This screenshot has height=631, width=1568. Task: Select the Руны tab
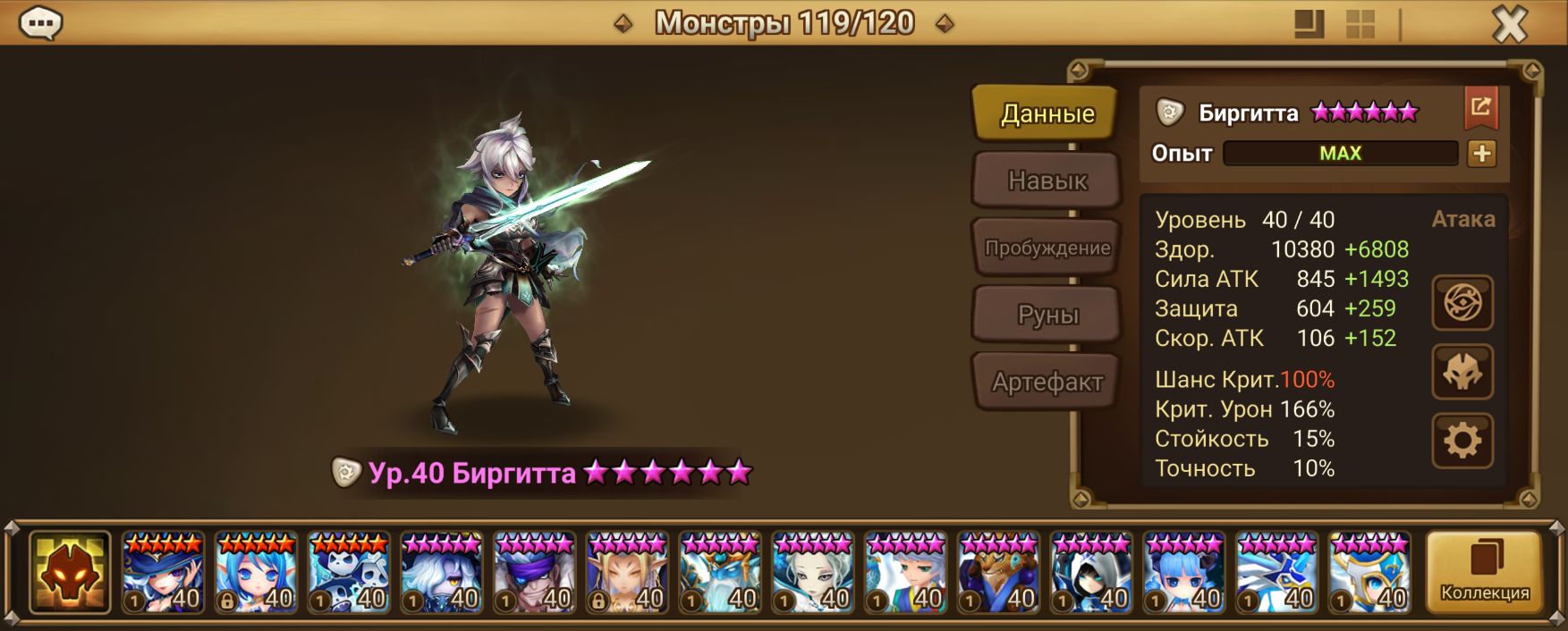click(x=1047, y=315)
